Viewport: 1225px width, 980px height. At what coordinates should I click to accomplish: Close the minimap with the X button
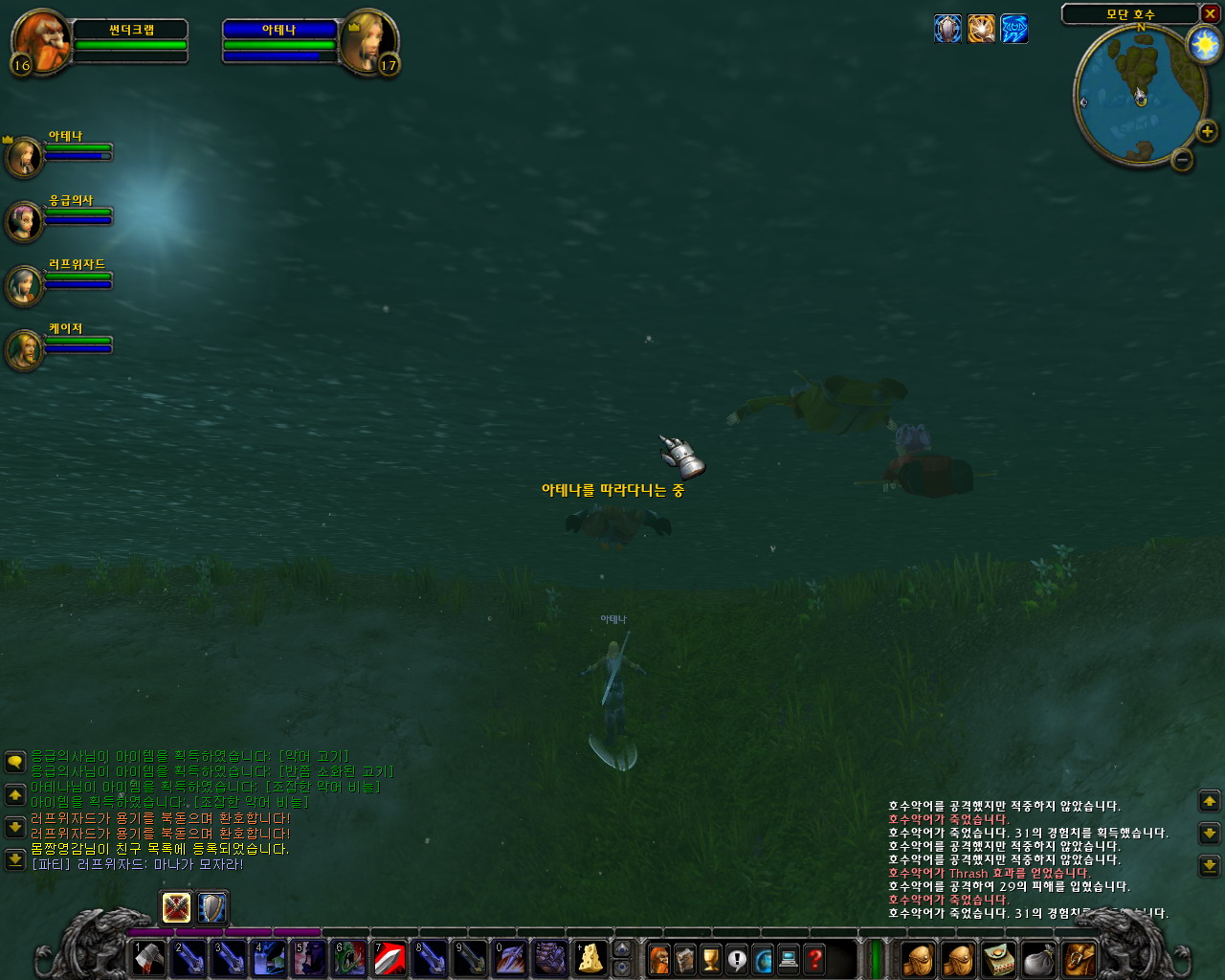[1210, 13]
